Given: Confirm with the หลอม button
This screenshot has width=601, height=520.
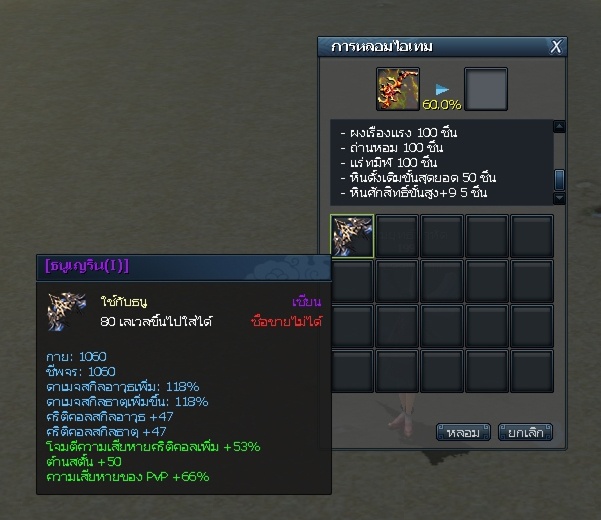Looking at the screenshot, I should (x=462, y=433).
